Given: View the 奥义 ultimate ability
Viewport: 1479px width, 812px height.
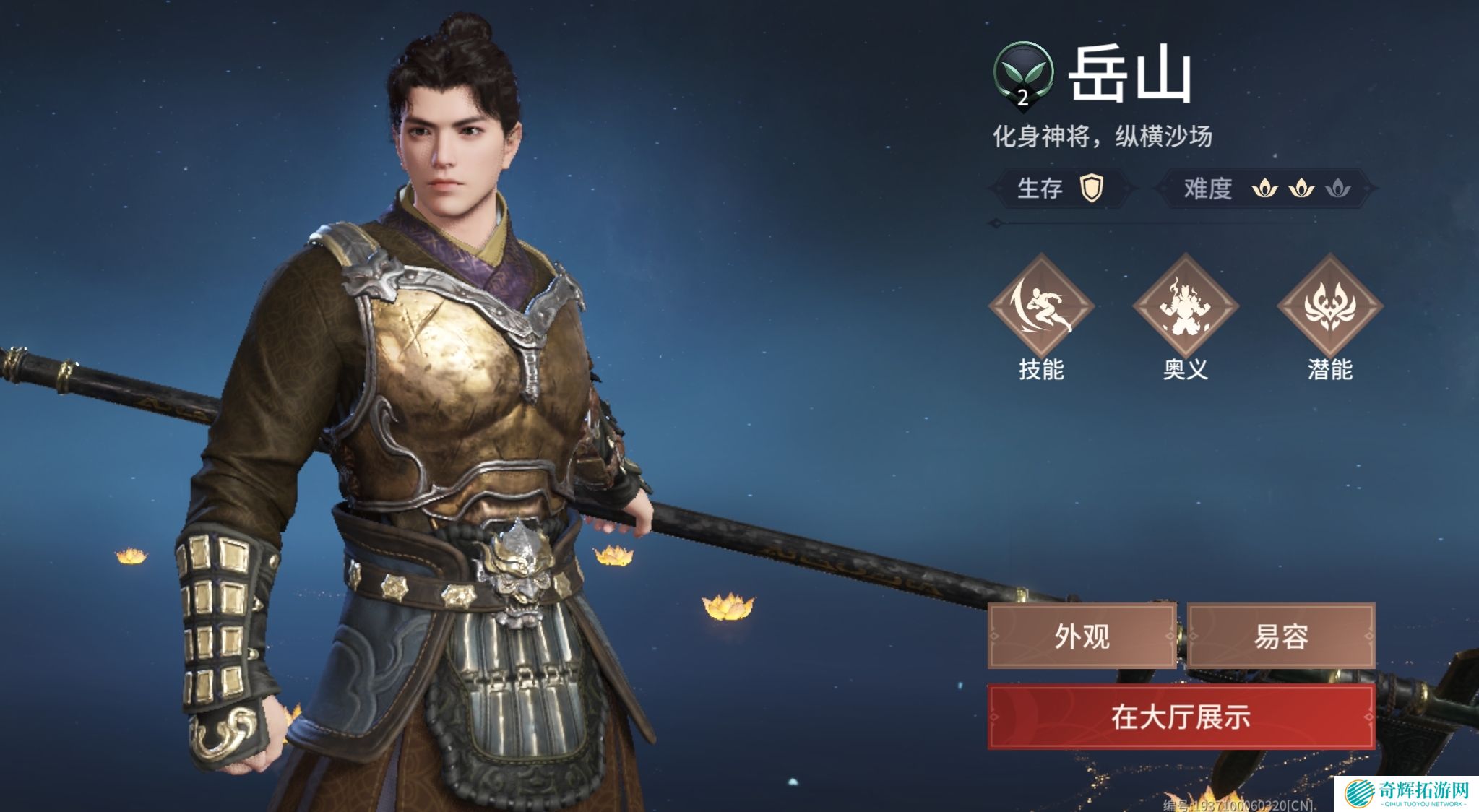Looking at the screenshot, I should pos(1185,306).
